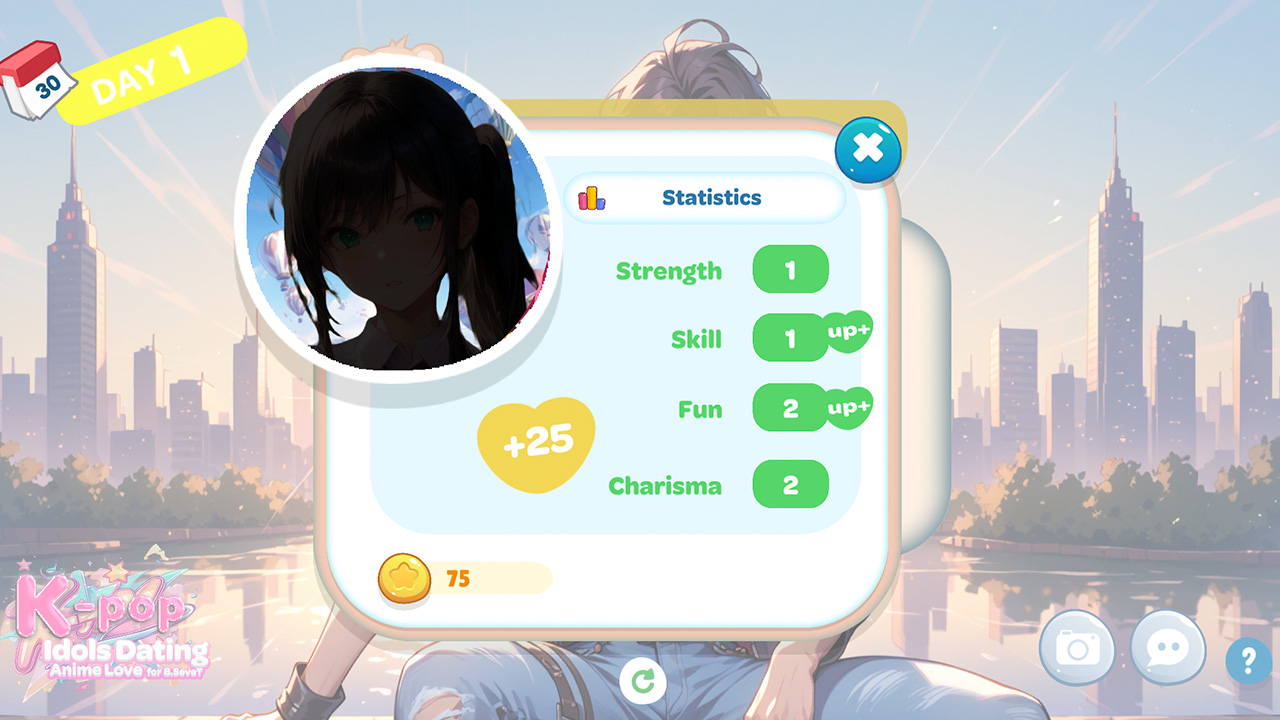The width and height of the screenshot is (1280, 720).
Task: Open the chat bubble icon
Action: pos(1165,649)
